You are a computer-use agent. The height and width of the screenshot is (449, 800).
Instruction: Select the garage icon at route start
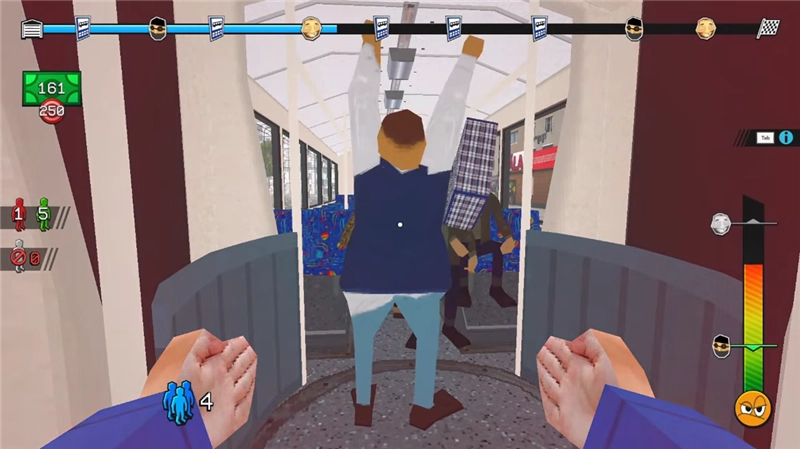pyautogui.click(x=32, y=29)
